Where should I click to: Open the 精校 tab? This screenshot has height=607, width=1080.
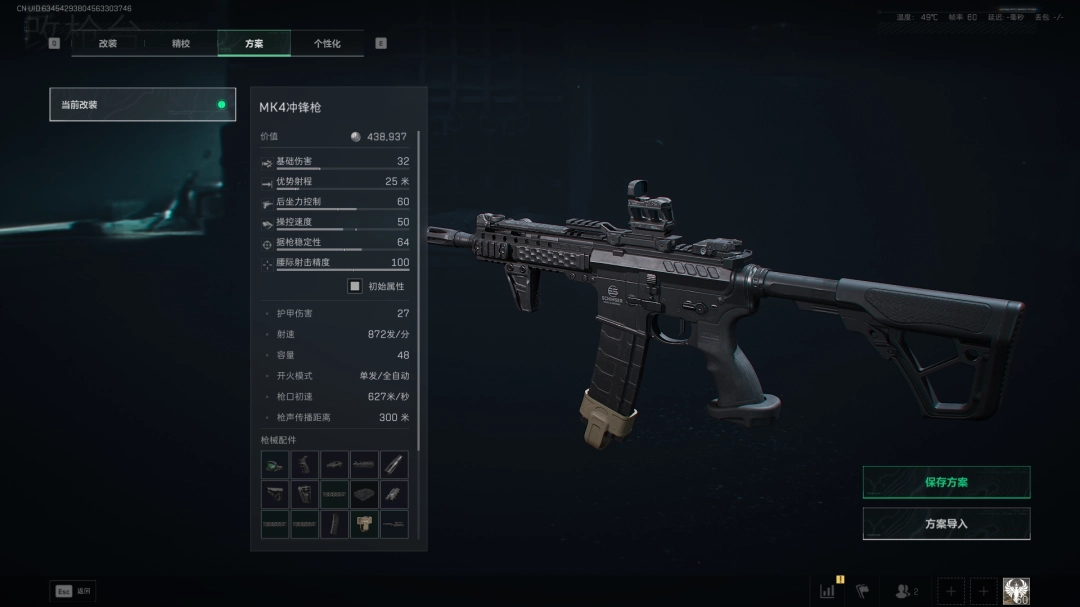click(181, 44)
